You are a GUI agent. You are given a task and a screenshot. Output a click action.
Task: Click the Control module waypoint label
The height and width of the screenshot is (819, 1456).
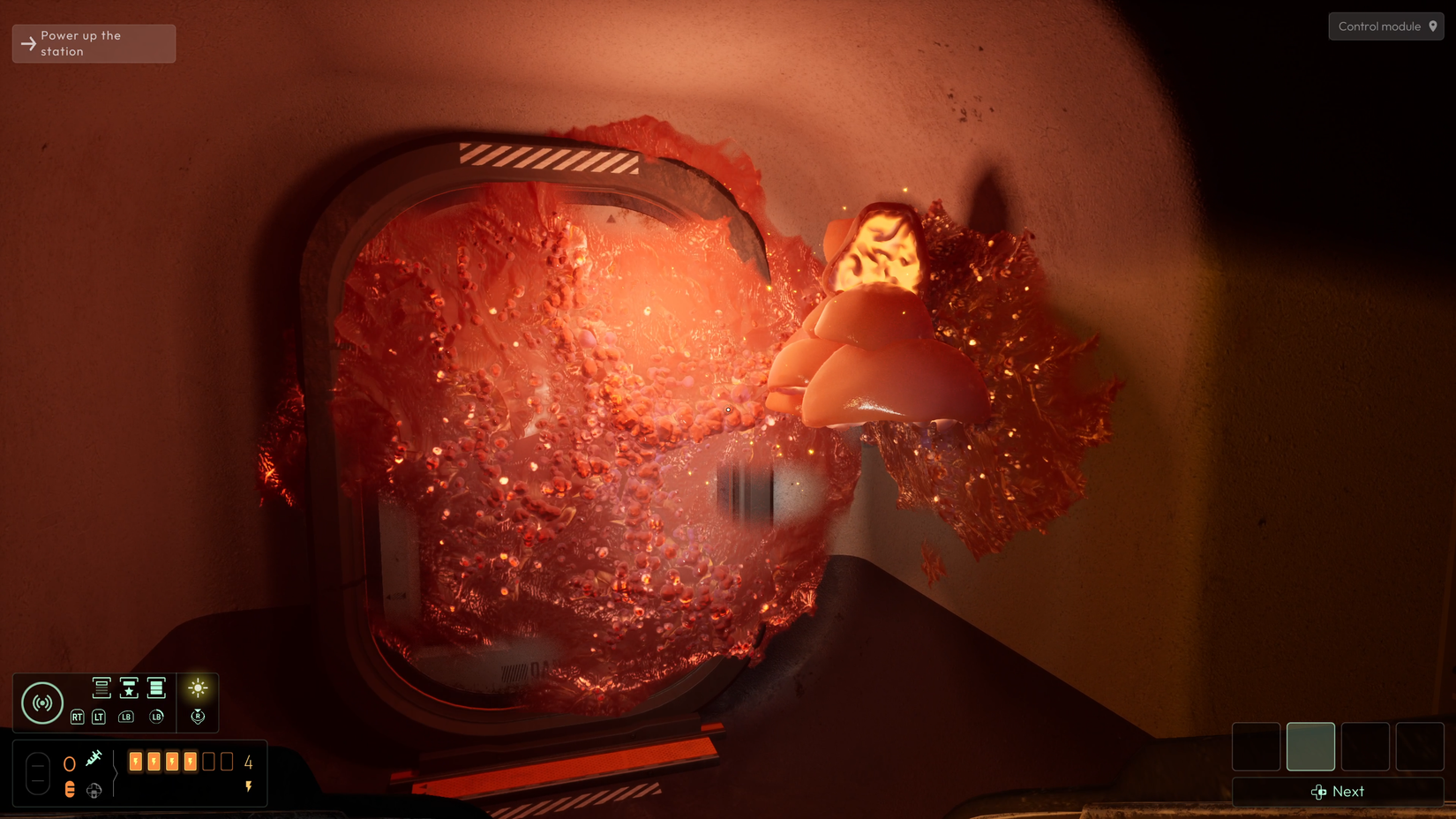[1381, 26]
